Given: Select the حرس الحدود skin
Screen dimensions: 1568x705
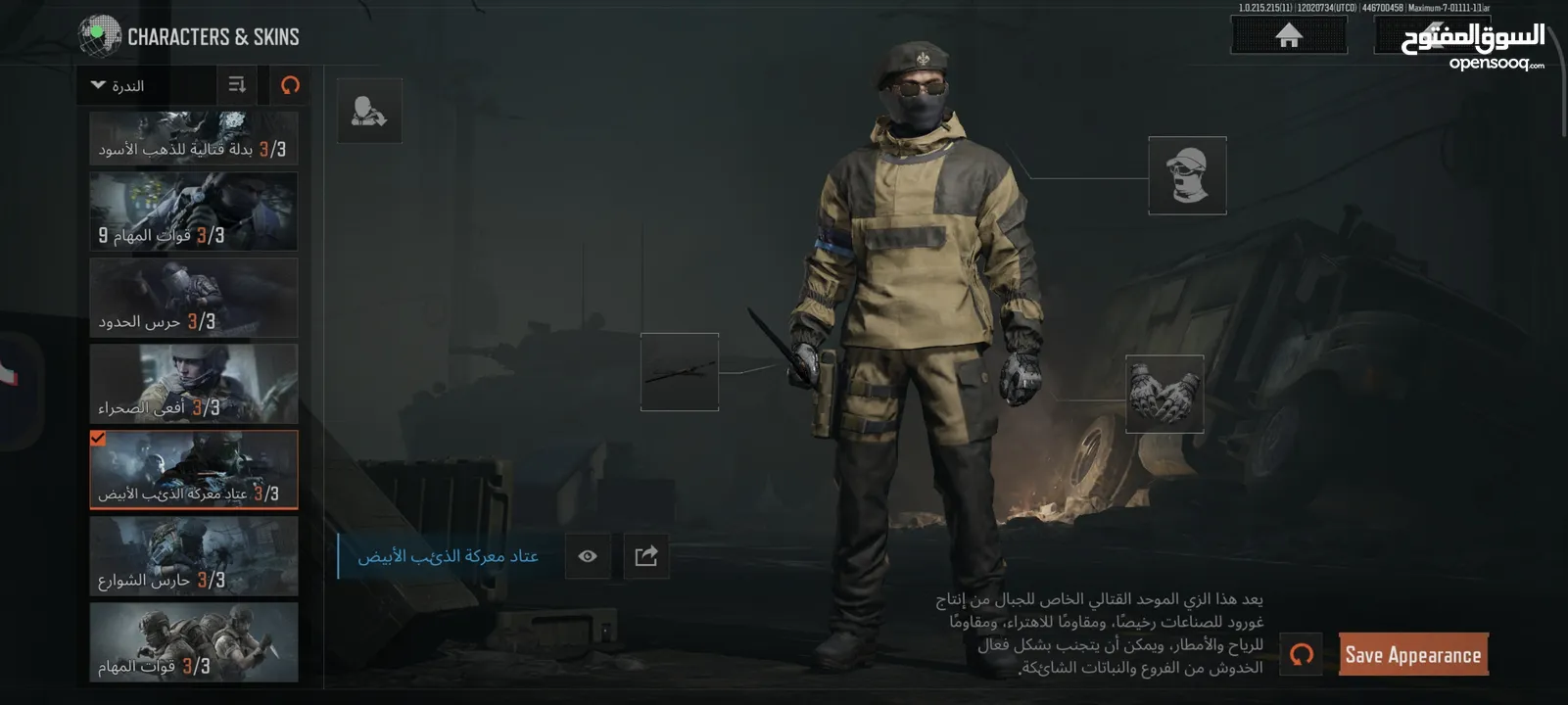Looking at the screenshot, I should click(193, 298).
